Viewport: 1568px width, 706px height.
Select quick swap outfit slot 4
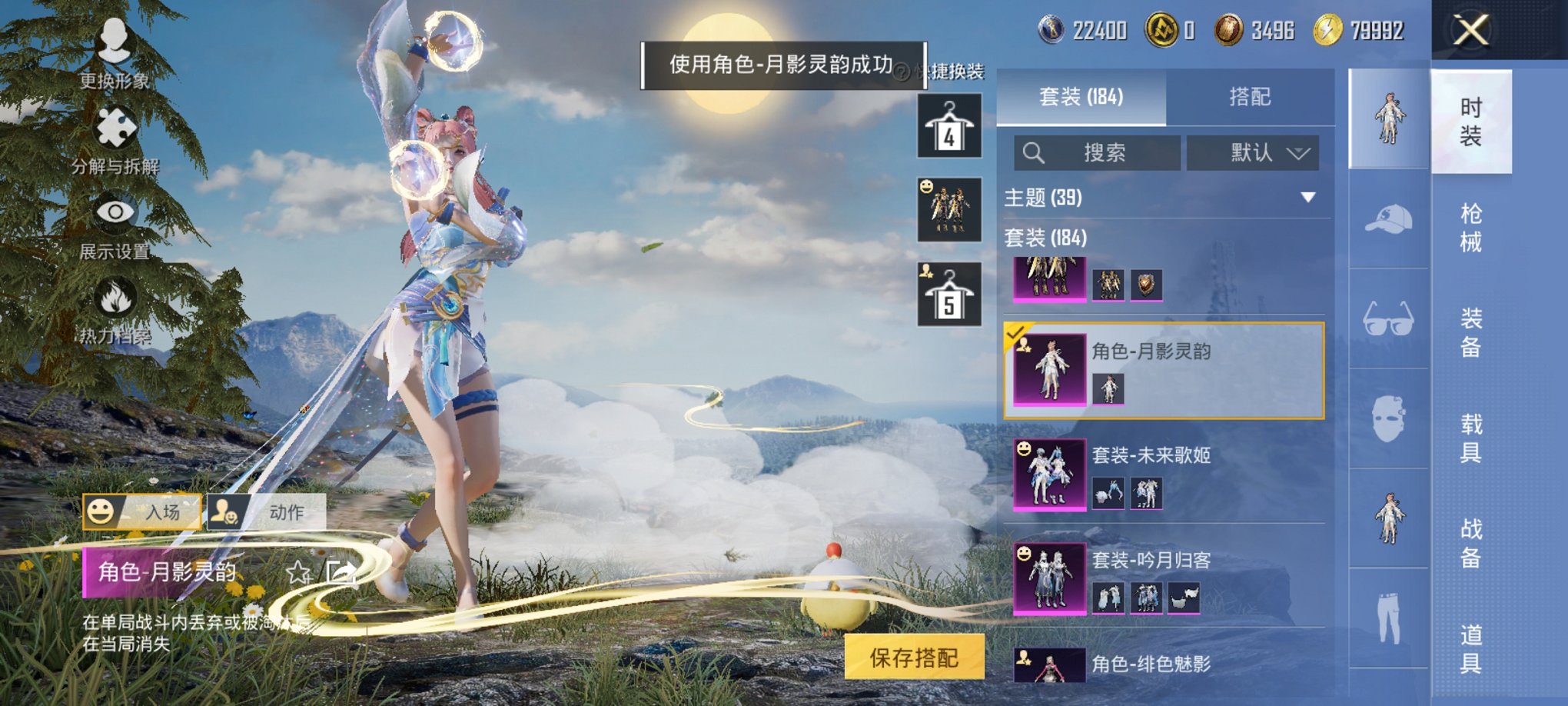point(951,126)
